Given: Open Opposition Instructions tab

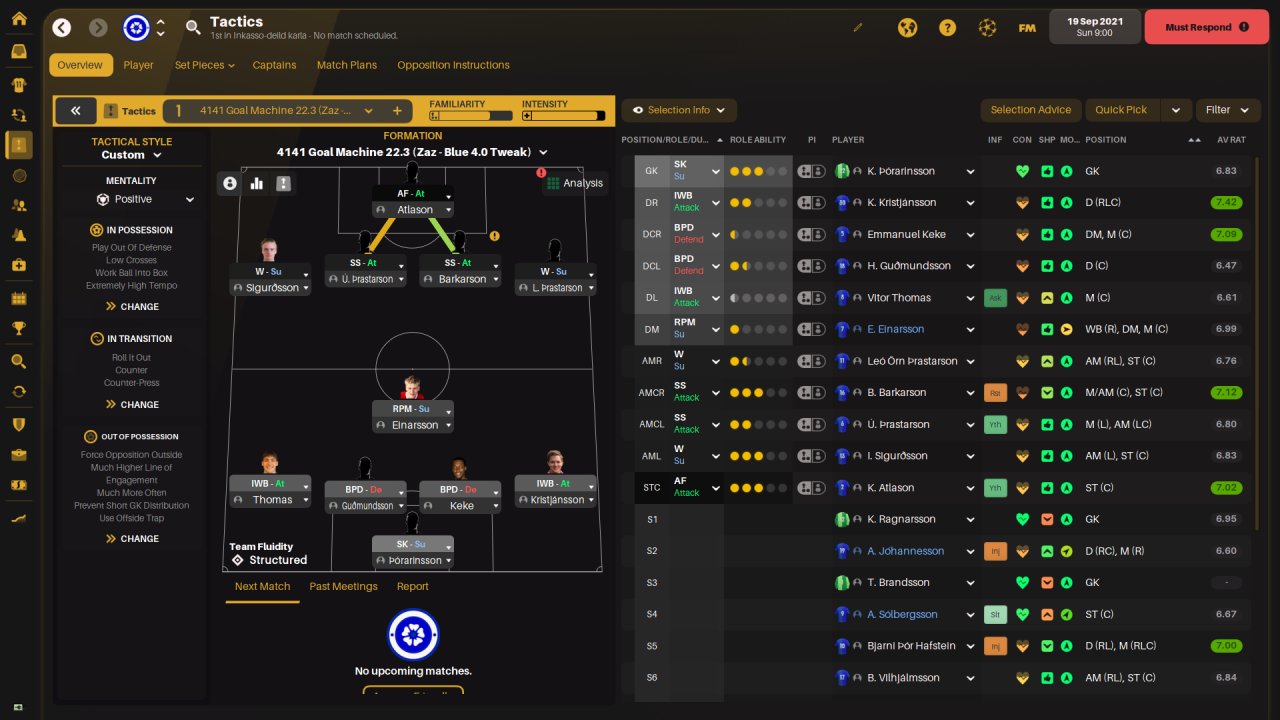Looking at the screenshot, I should point(453,65).
